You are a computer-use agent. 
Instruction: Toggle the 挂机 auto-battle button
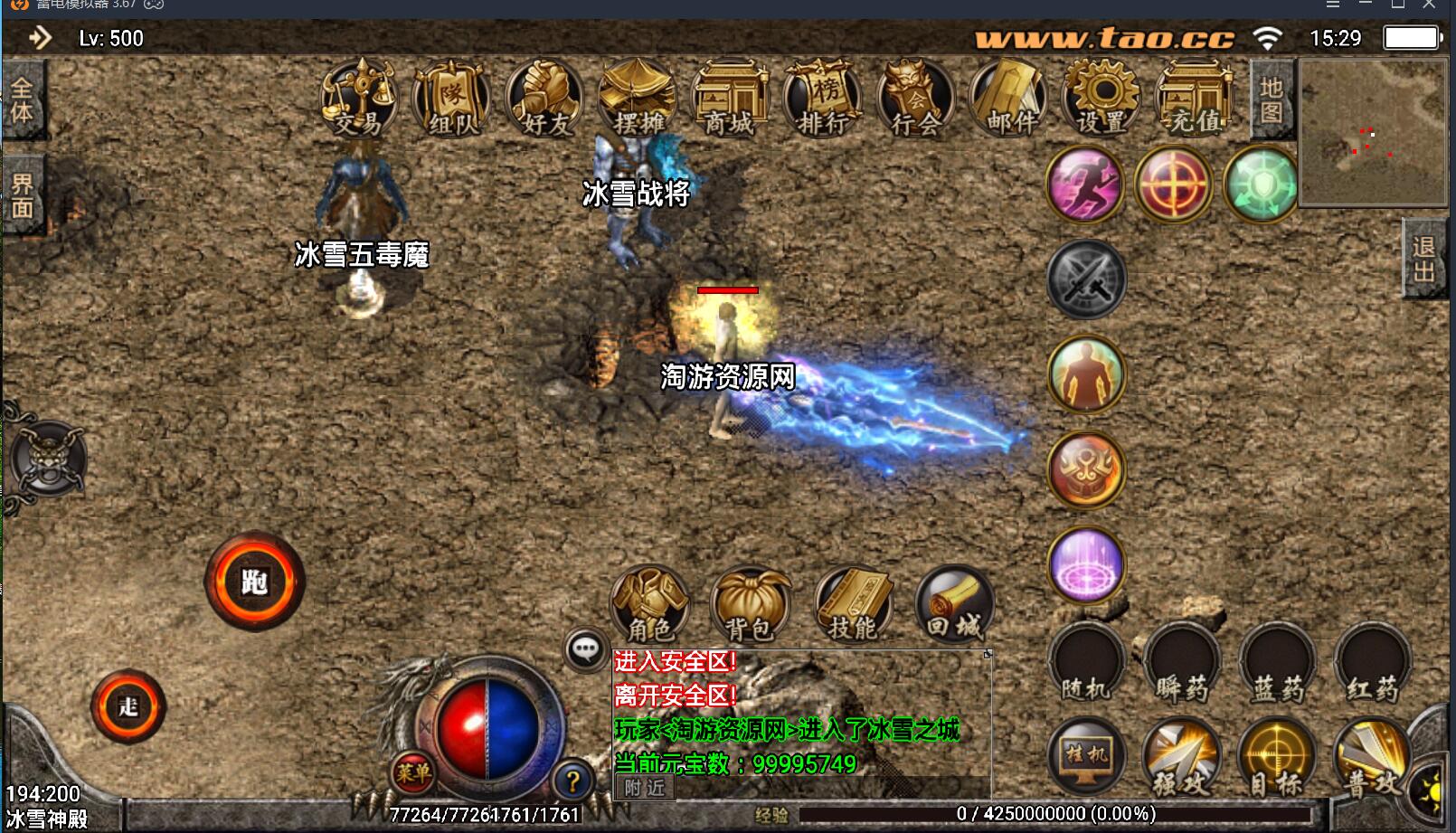click(1086, 756)
